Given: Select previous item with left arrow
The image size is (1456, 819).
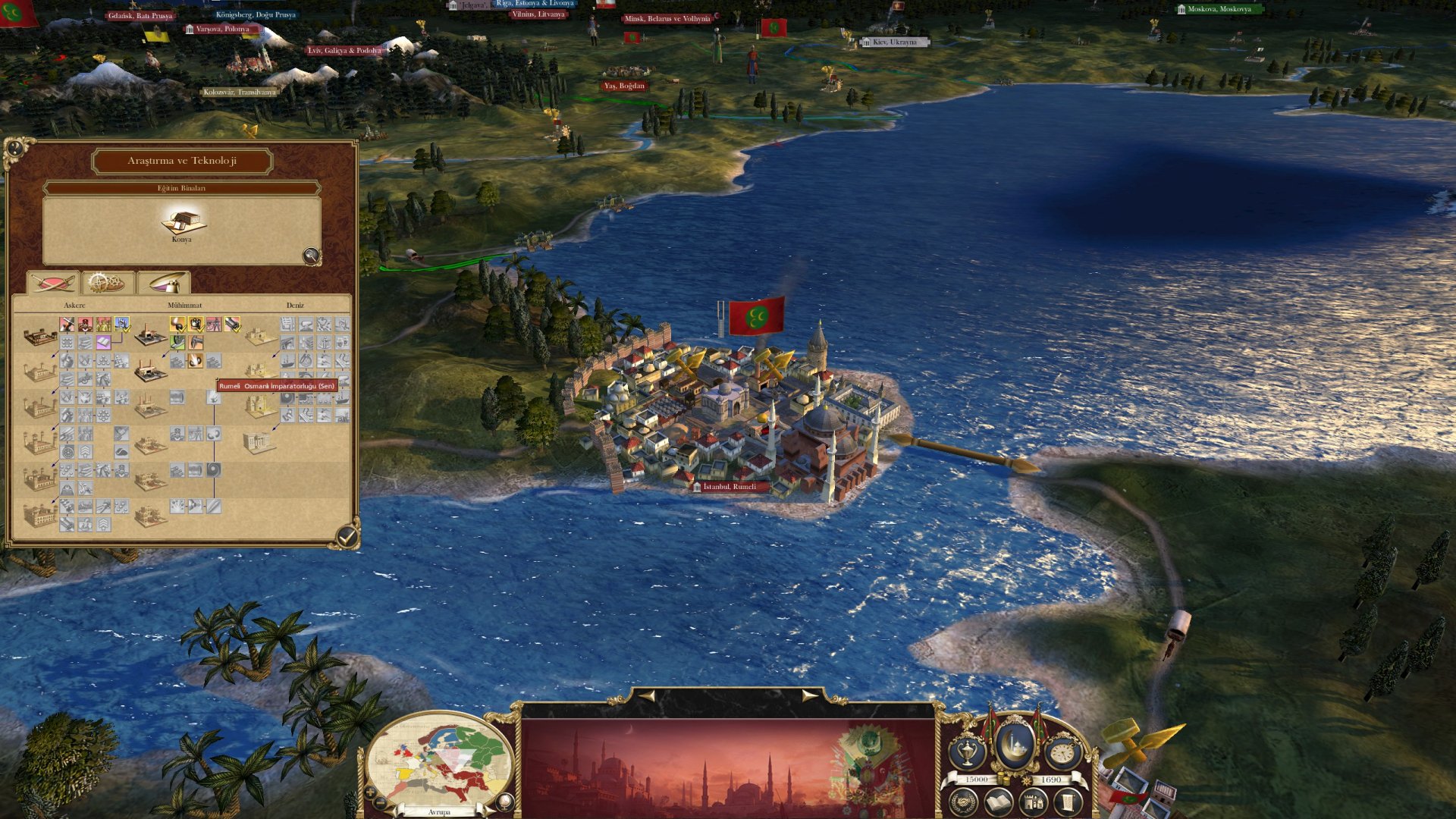Looking at the screenshot, I should [x=646, y=695].
